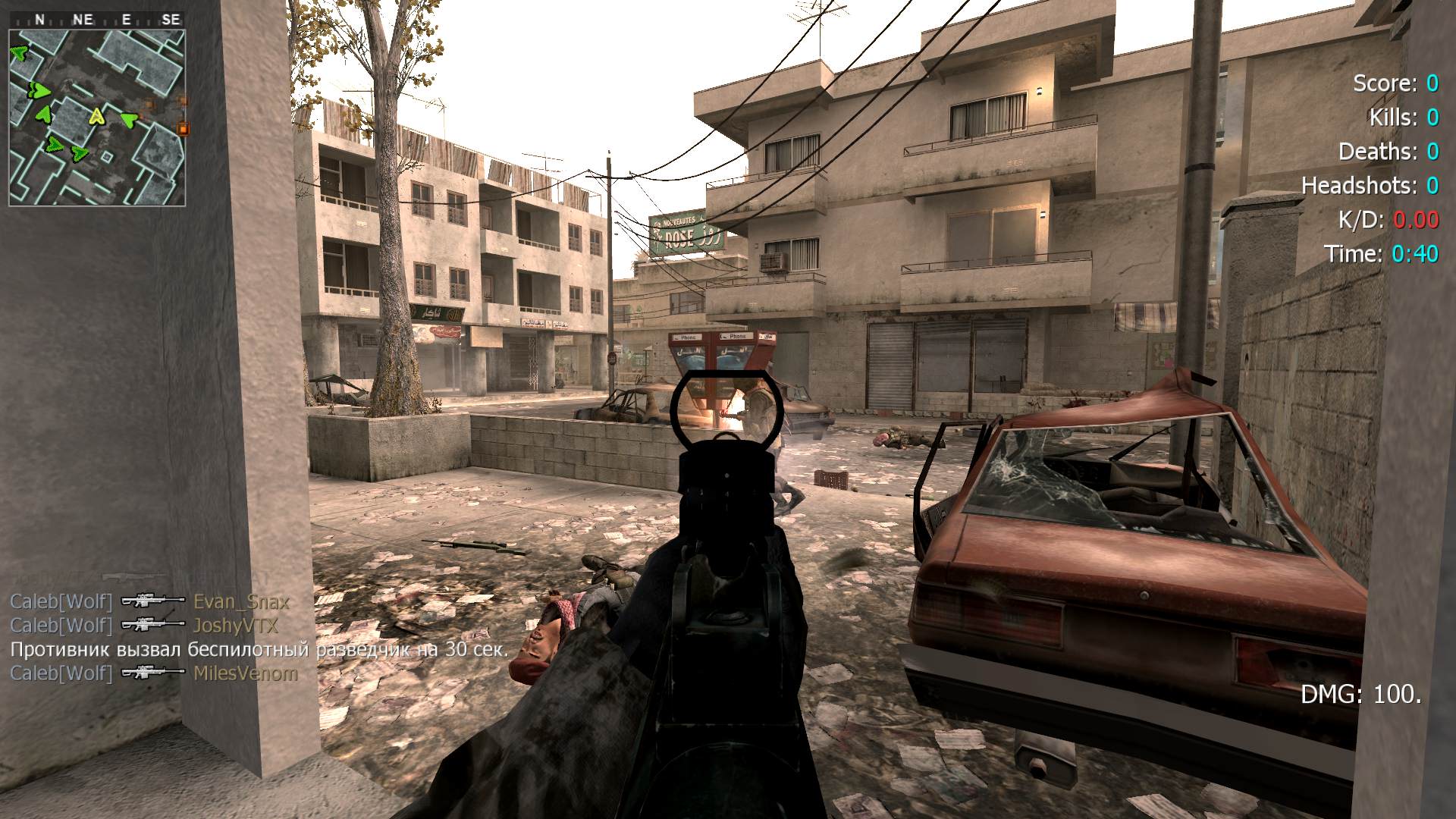Select the yellow player arrow on minimap
The height and width of the screenshot is (819, 1456).
click(x=96, y=116)
